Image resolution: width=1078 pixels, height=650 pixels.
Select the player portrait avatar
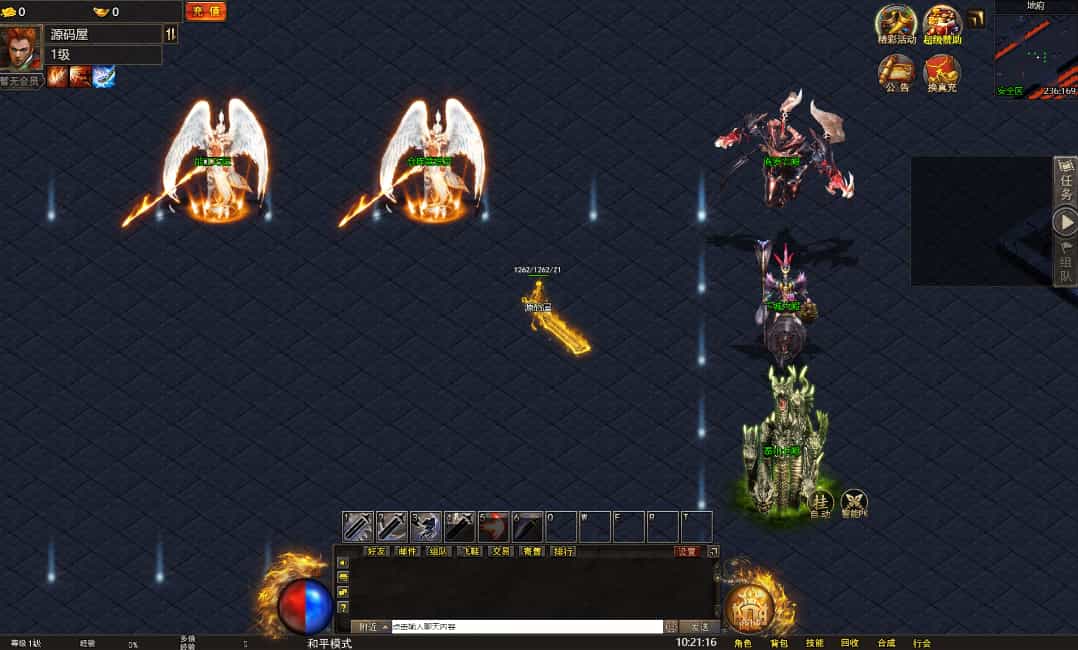pos(20,47)
